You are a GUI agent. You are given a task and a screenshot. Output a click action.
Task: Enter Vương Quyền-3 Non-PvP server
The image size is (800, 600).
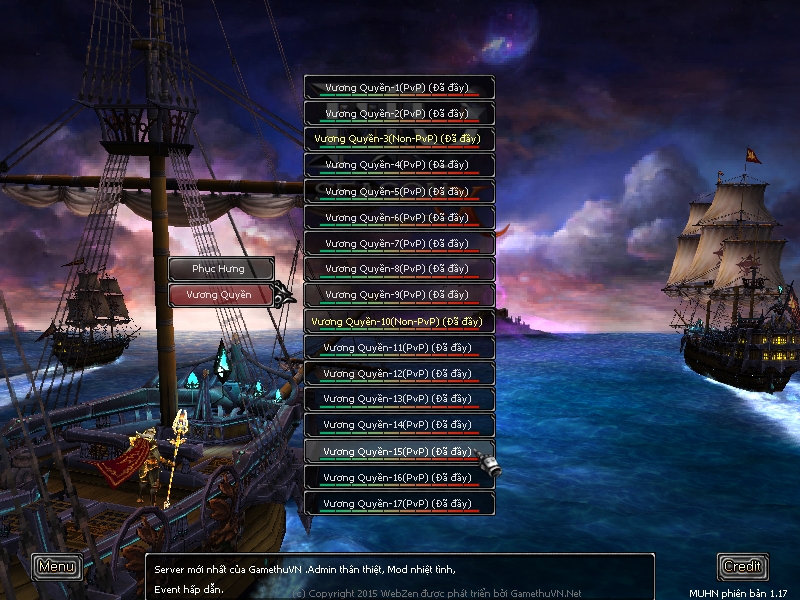(x=399, y=140)
